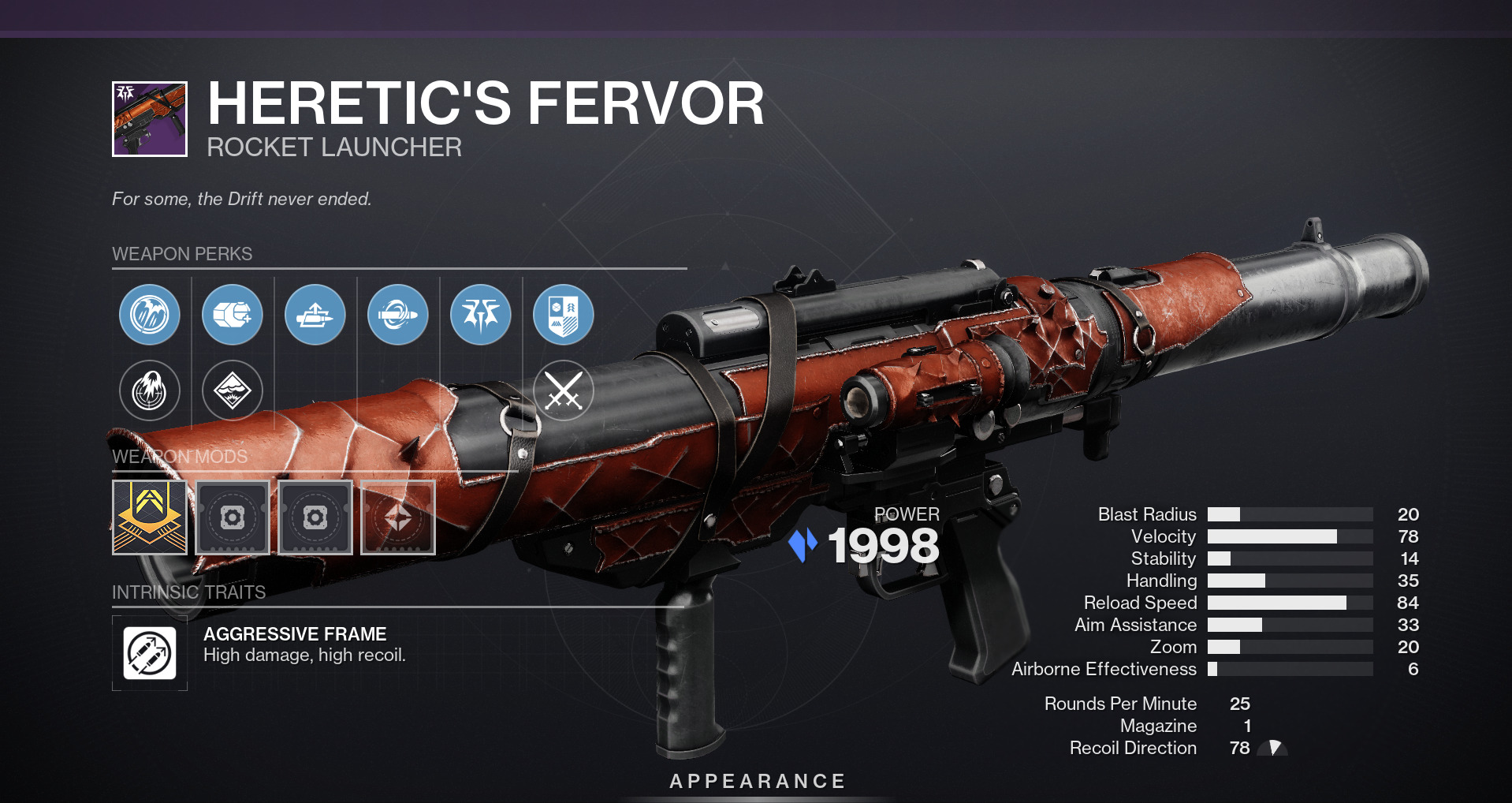This screenshot has width=1512, height=803.
Task: Inspect the blue origin trait perk with spiked emblem
Action: (x=481, y=315)
